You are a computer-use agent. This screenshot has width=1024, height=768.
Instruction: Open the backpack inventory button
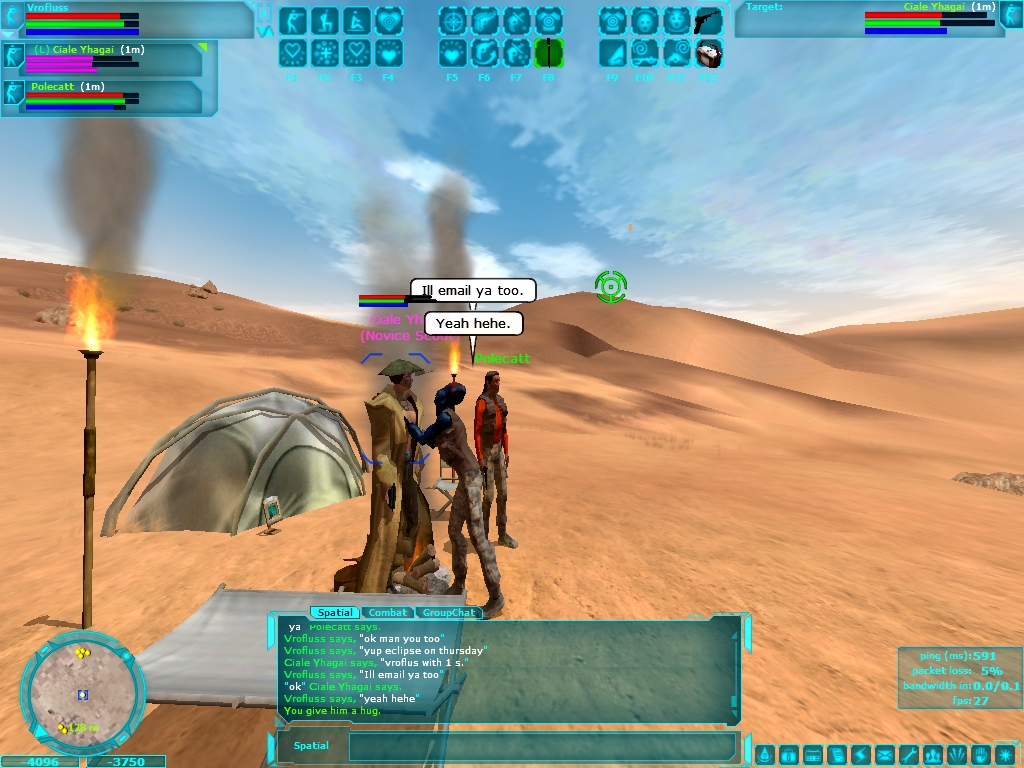point(788,754)
